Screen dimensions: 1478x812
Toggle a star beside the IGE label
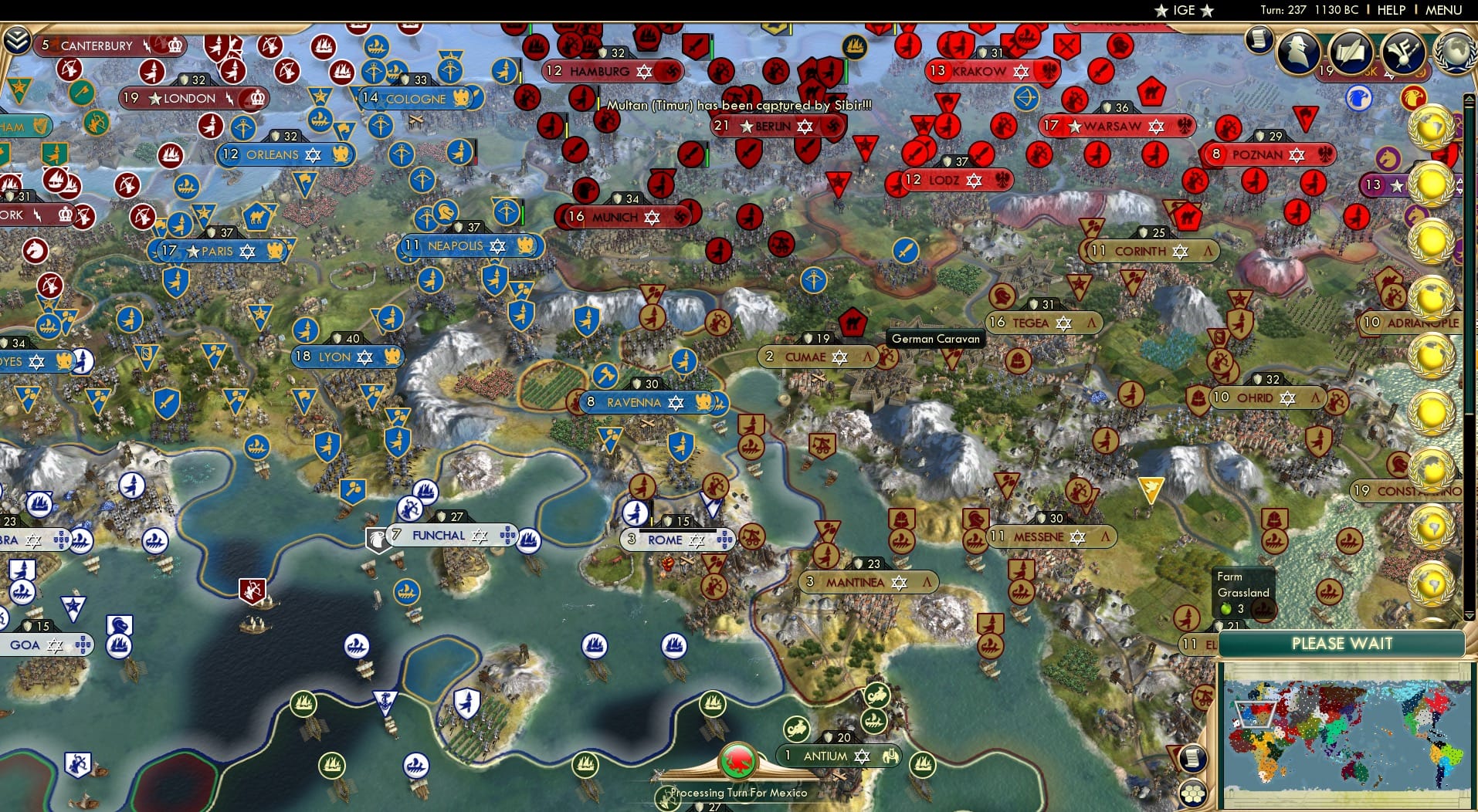[x=1160, y=11]
